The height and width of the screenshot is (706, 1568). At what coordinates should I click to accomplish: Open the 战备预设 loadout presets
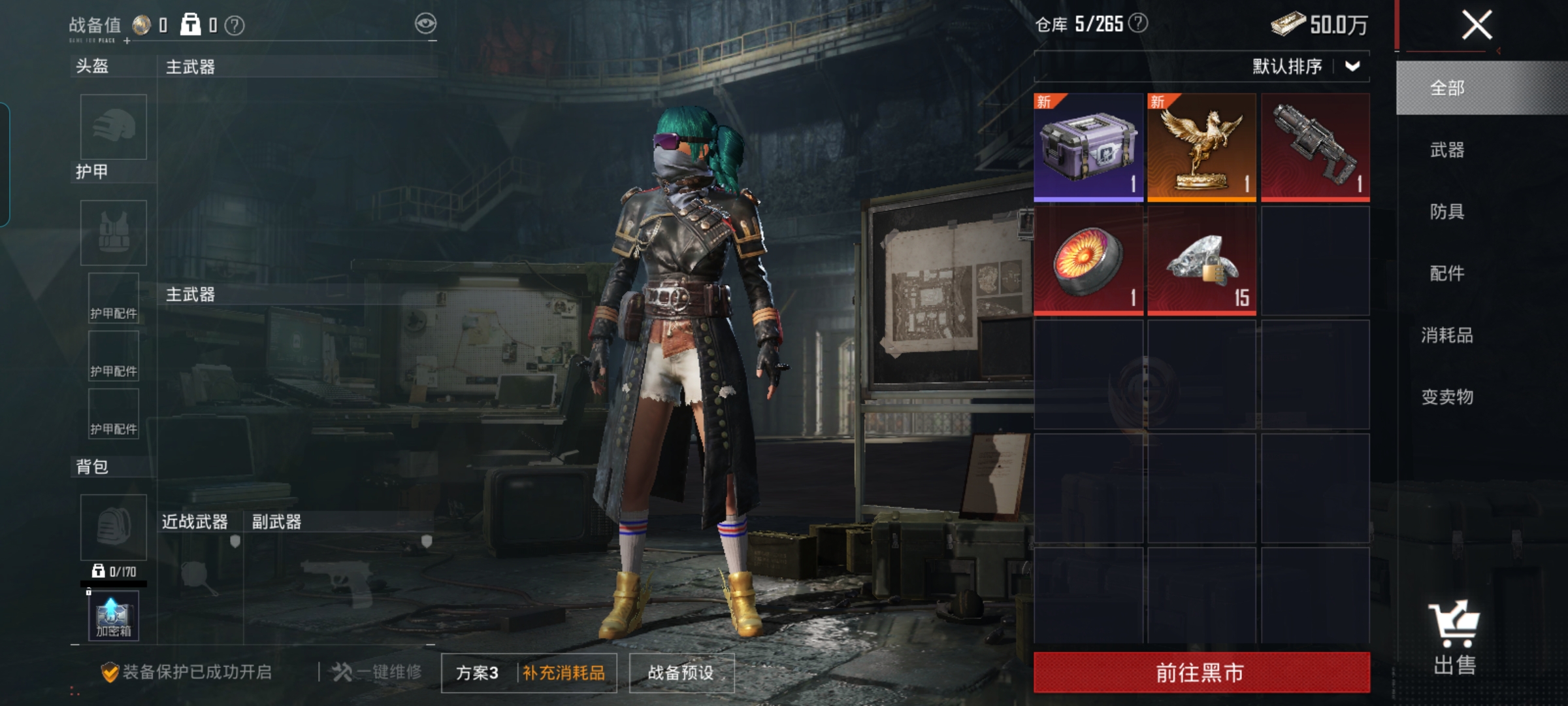(681, 673)
